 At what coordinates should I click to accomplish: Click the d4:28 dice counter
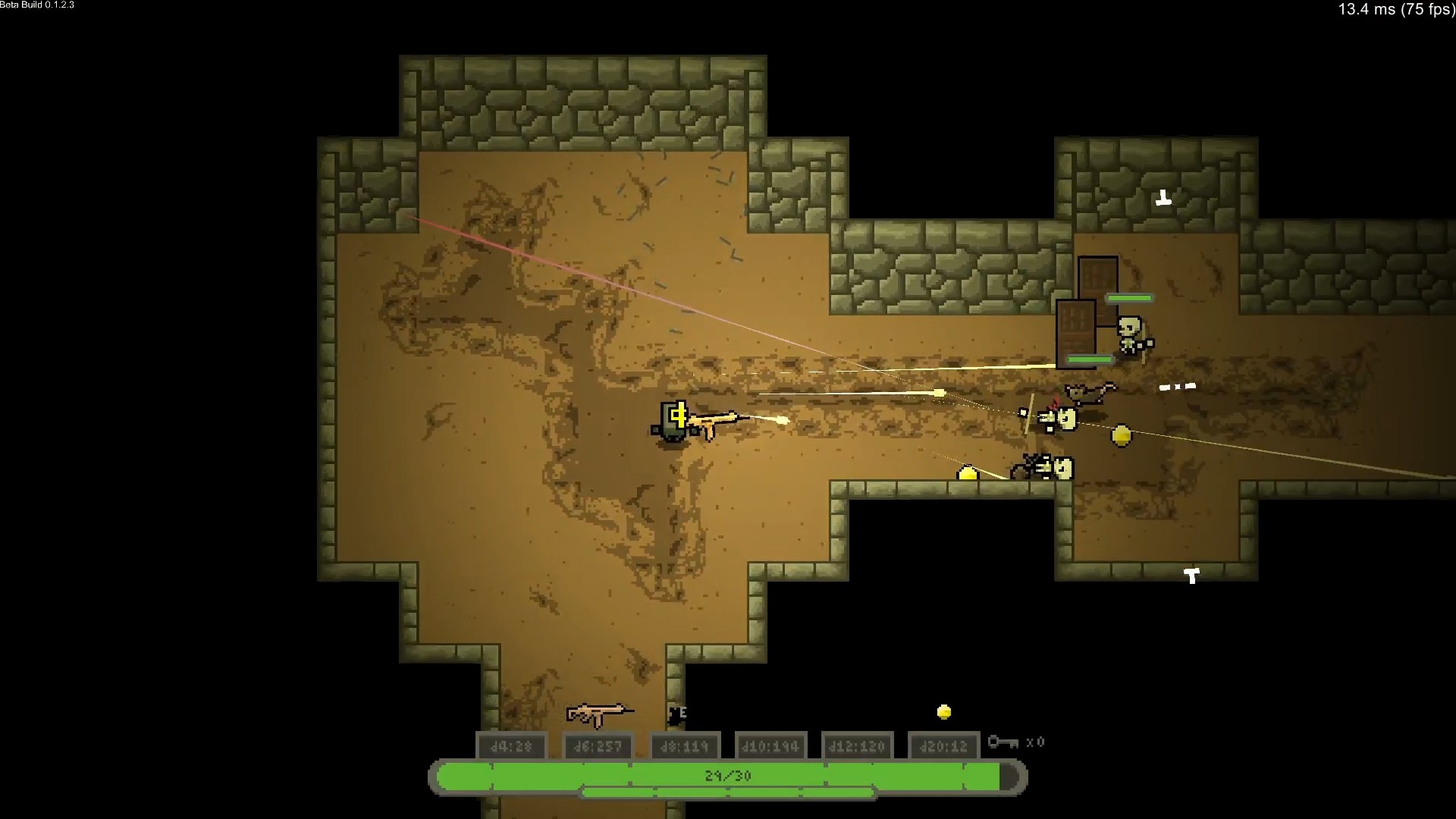[512, 745]
